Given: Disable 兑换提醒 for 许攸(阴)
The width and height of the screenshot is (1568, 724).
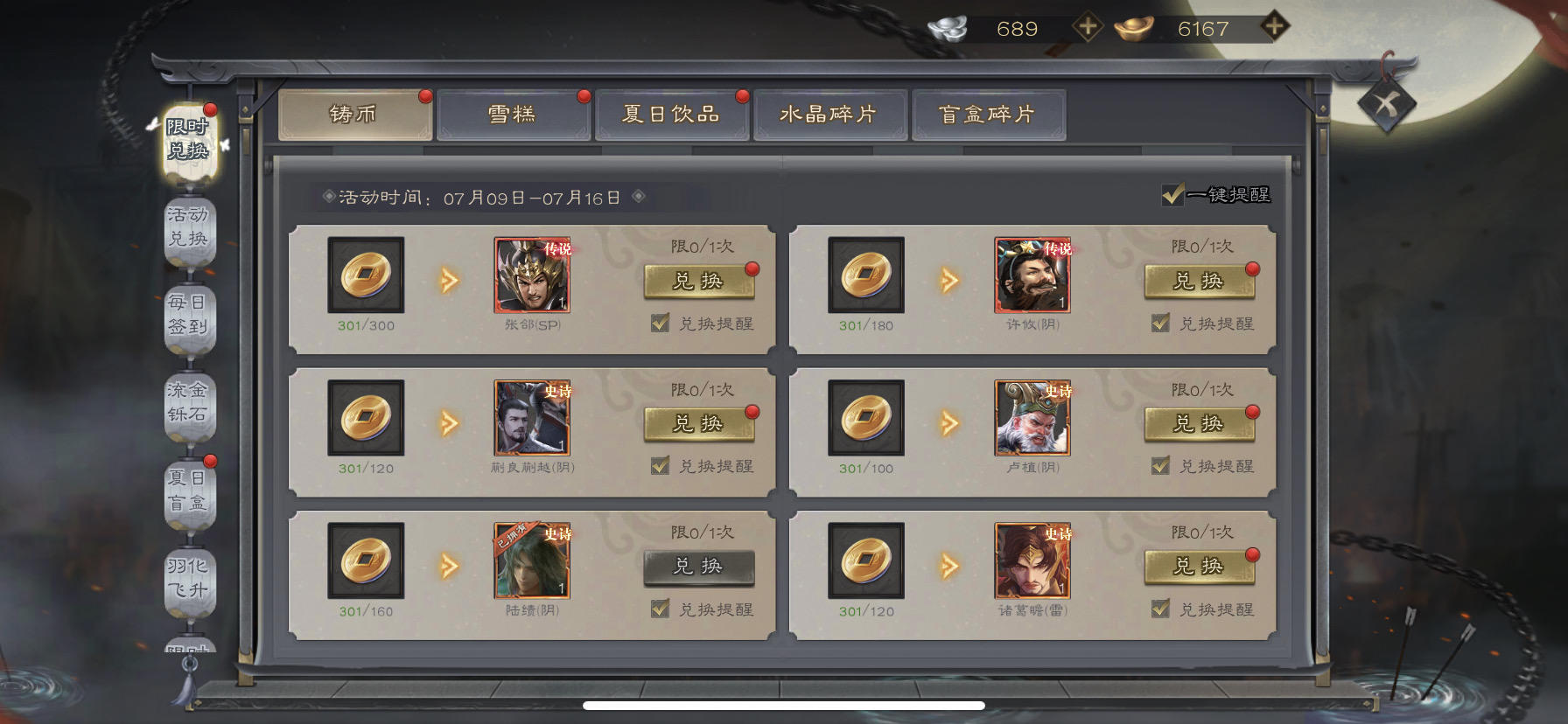Looking at the screenshot, I should tap(1161, 323).
